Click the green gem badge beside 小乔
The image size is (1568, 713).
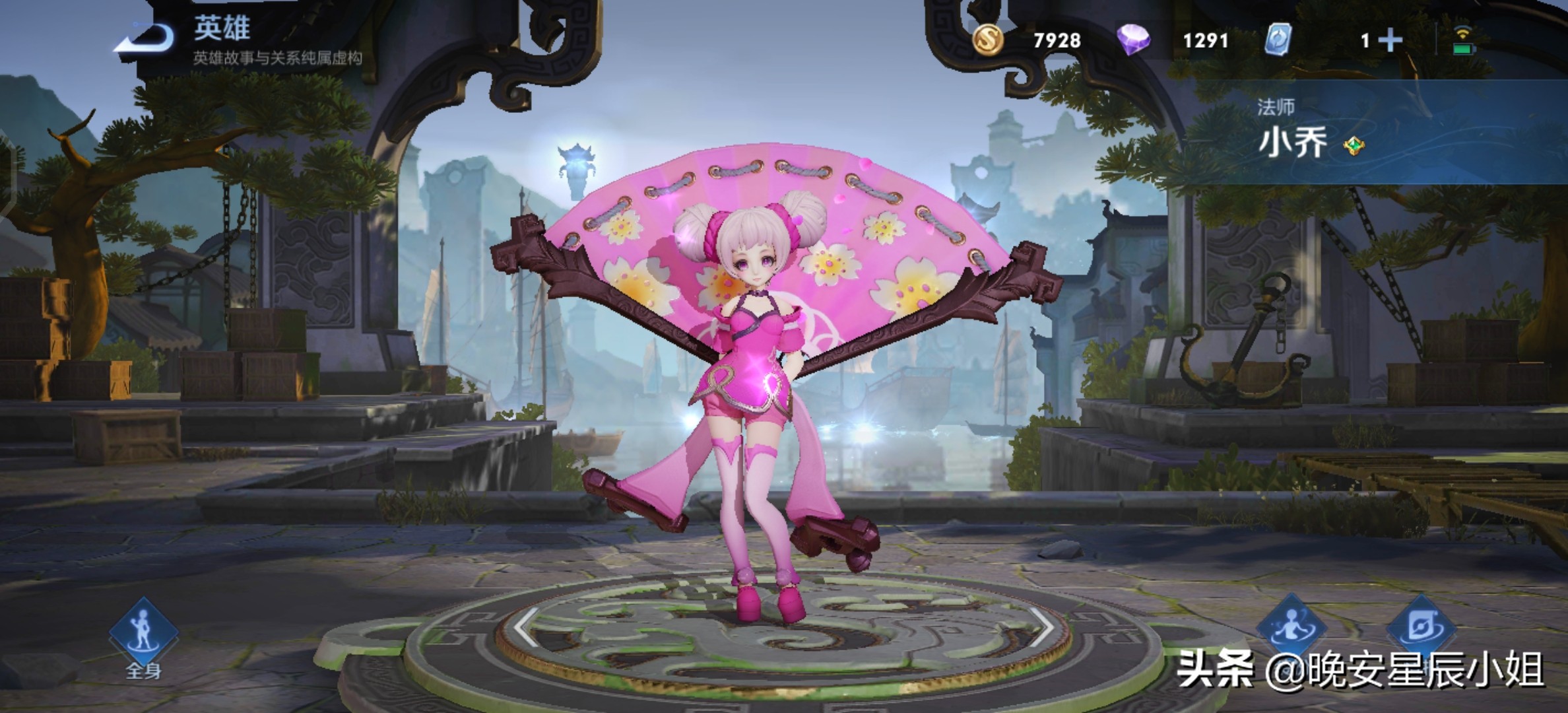pyautogui.click(x=1354, y=146)
